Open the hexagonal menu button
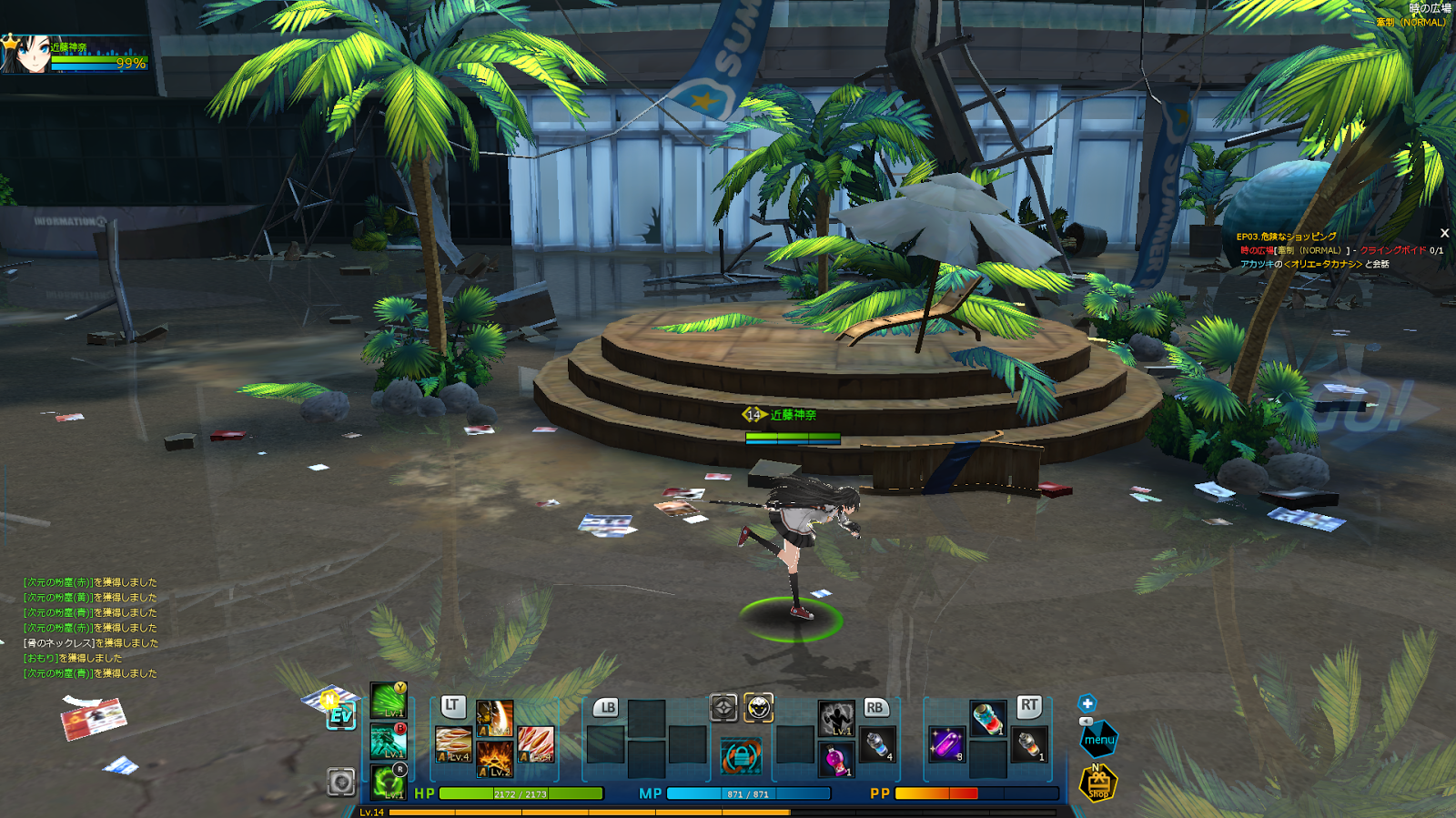Image resolution: width=1456 pixels, height=818 pixels. [1098, 739]
